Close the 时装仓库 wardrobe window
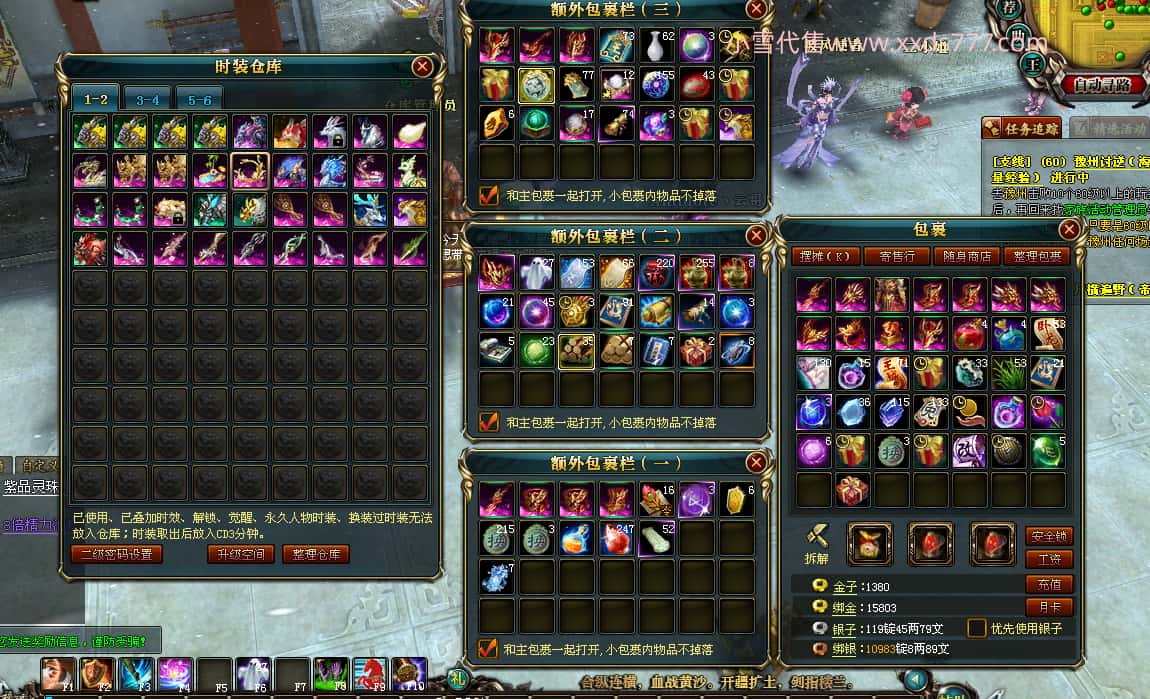Viewport: 1150px width, 699px height. [422, 67]
